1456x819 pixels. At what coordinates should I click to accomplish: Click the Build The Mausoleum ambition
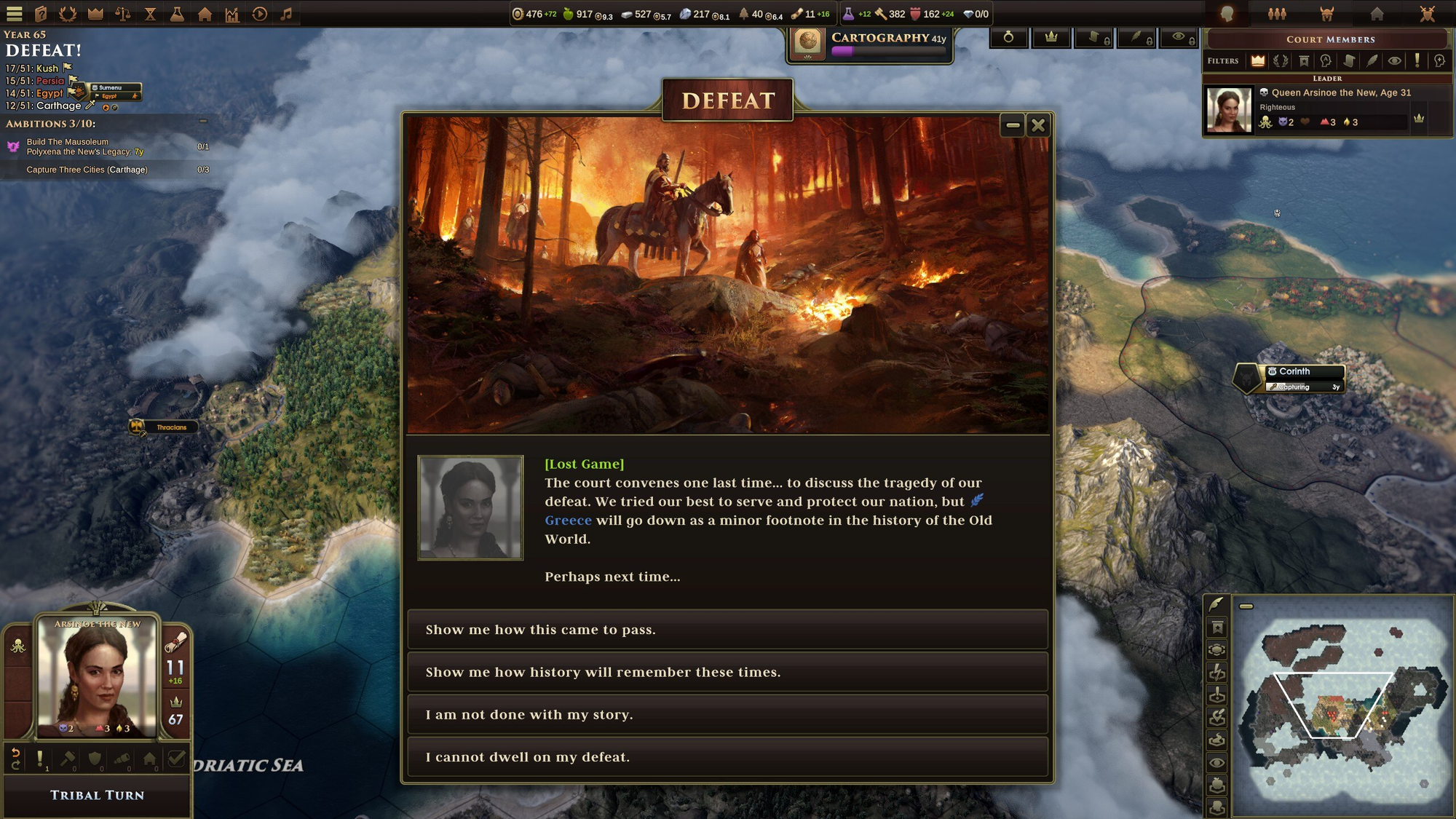click(68, 142)
